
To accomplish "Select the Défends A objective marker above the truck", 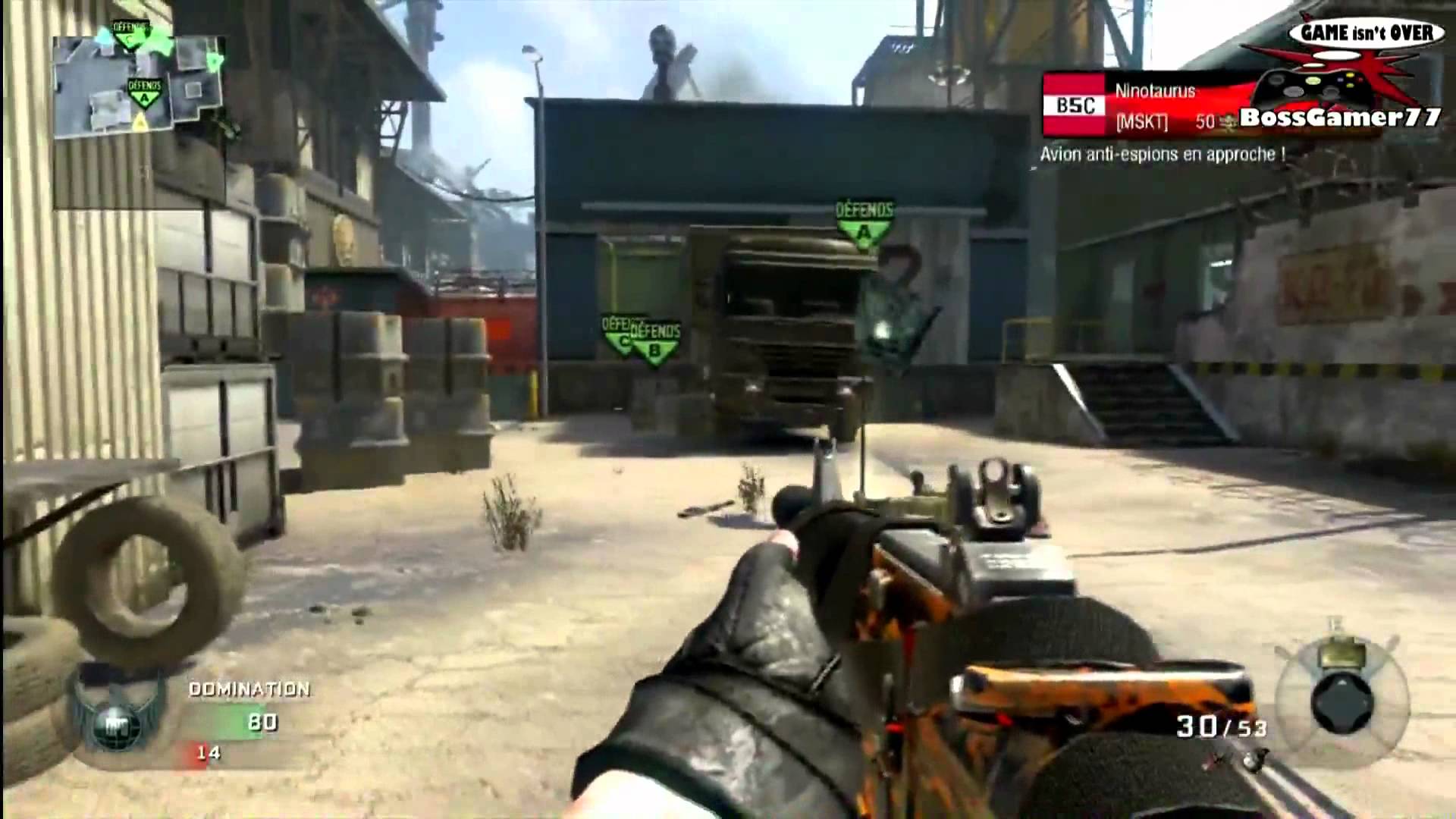I will (x=864, y=224).
